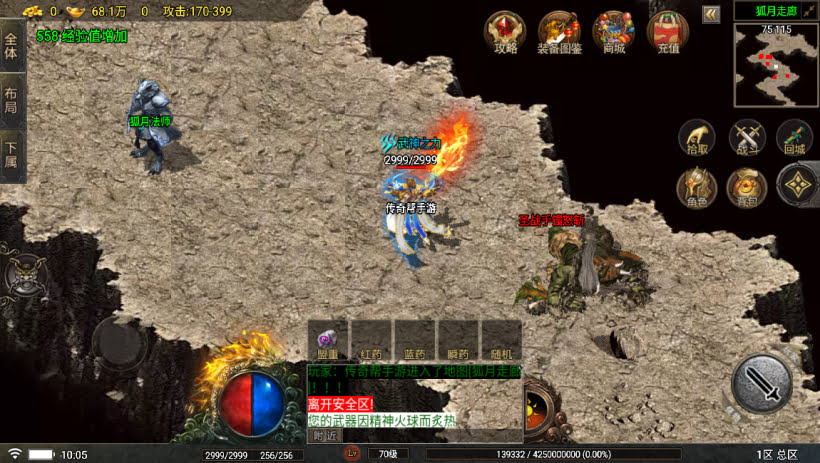Use the 随机 random teleport slot
The height and width of the screenshot is (463, 820).
[x=501, y=340]
